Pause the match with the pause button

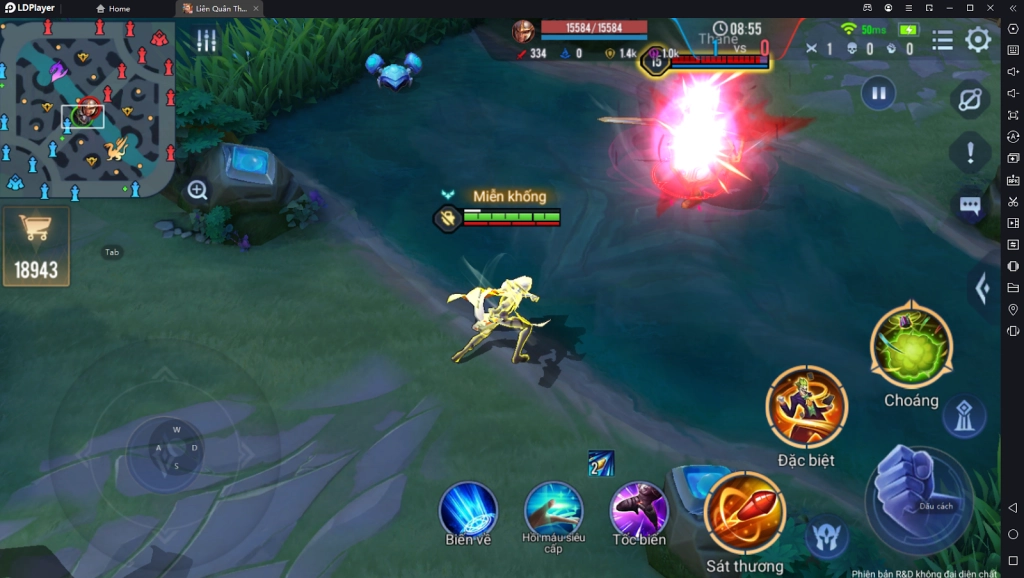tap(878, 94)
